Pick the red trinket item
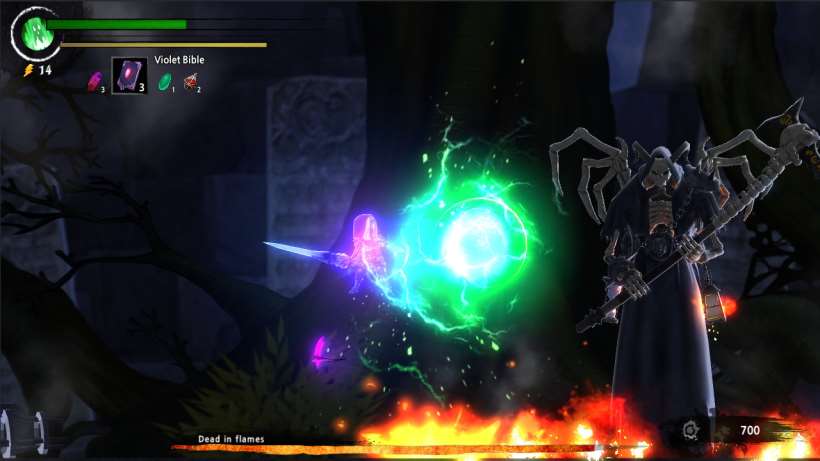820x461 pixels. click(190, 82)
